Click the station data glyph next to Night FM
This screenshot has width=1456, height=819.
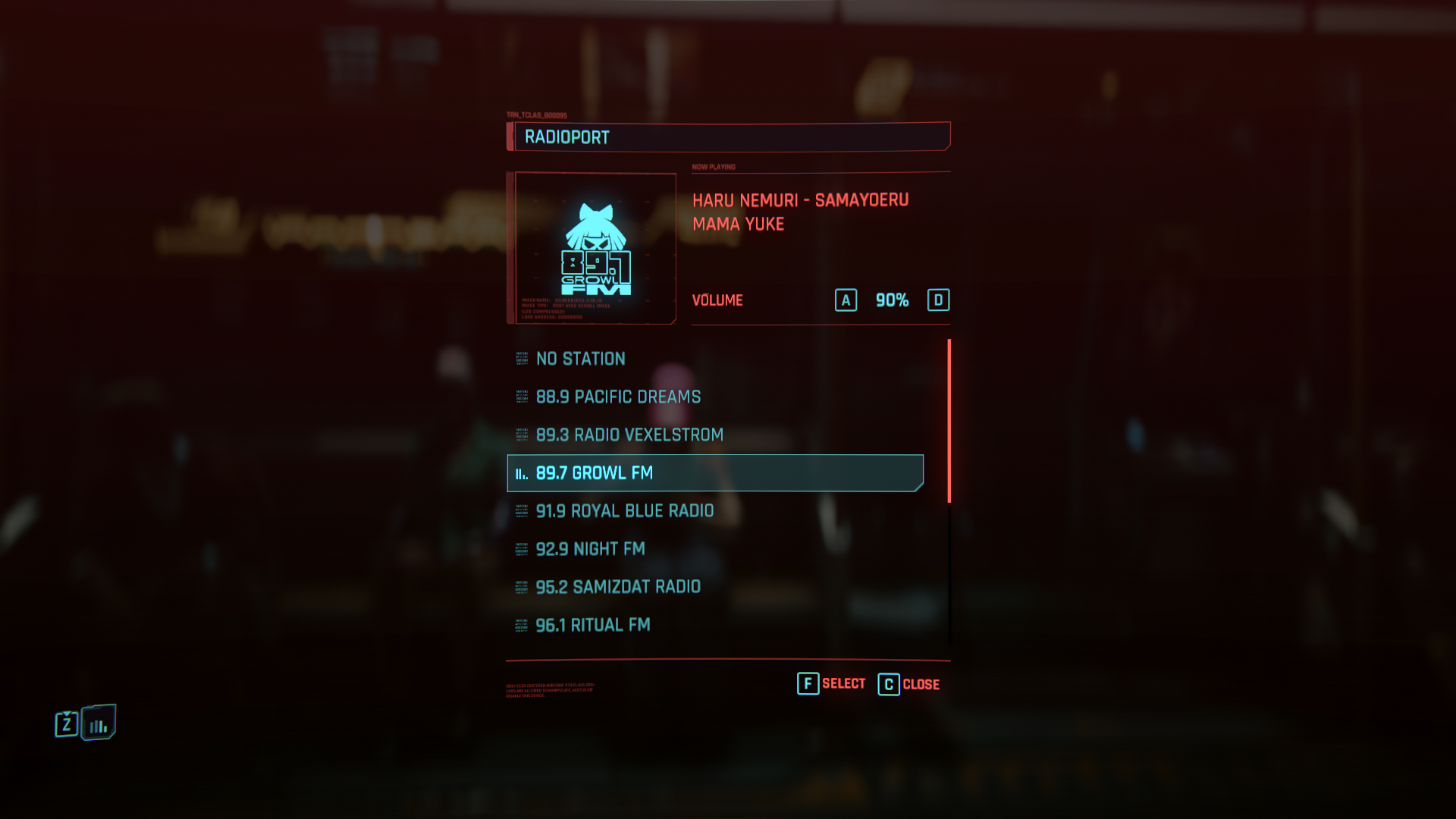tap(520, 548)
